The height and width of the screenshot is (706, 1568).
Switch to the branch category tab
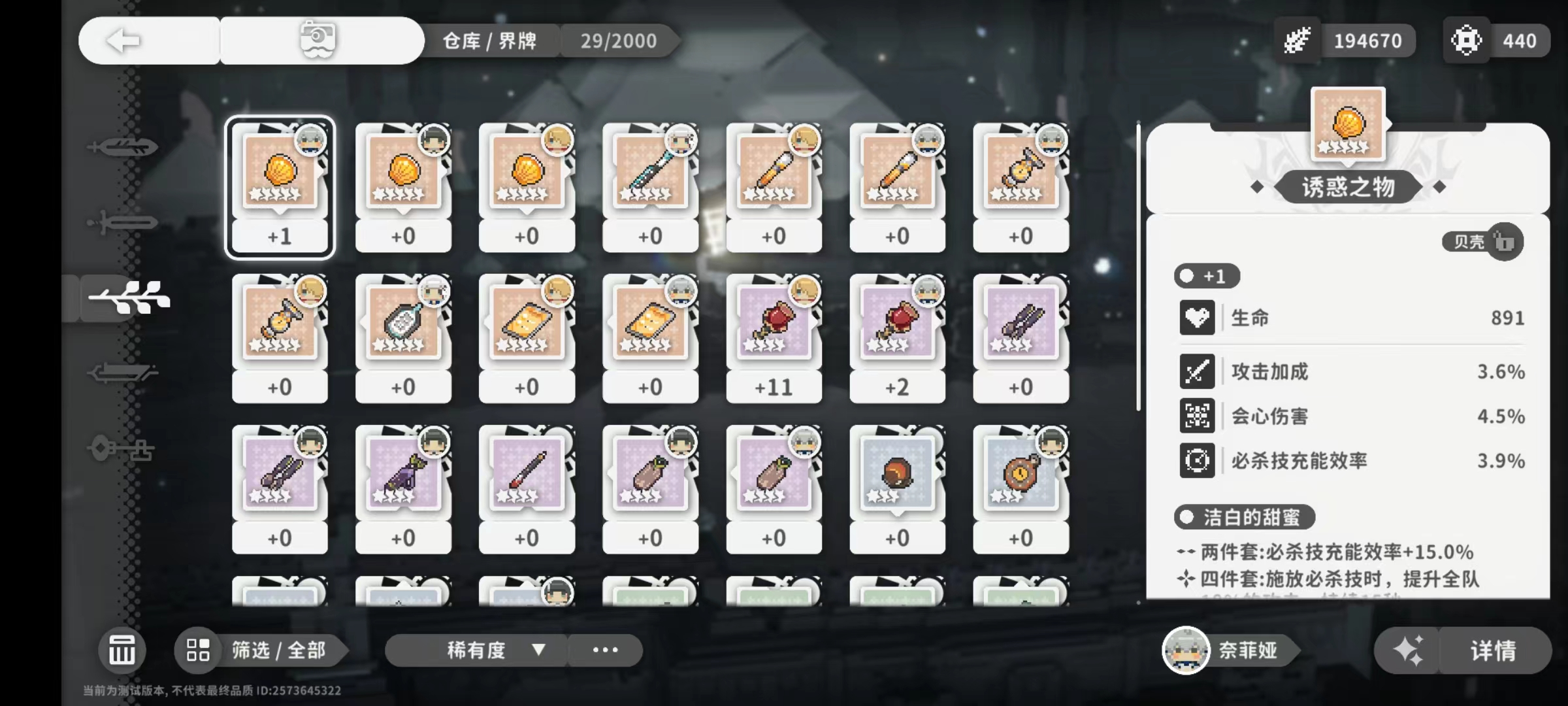129,299
